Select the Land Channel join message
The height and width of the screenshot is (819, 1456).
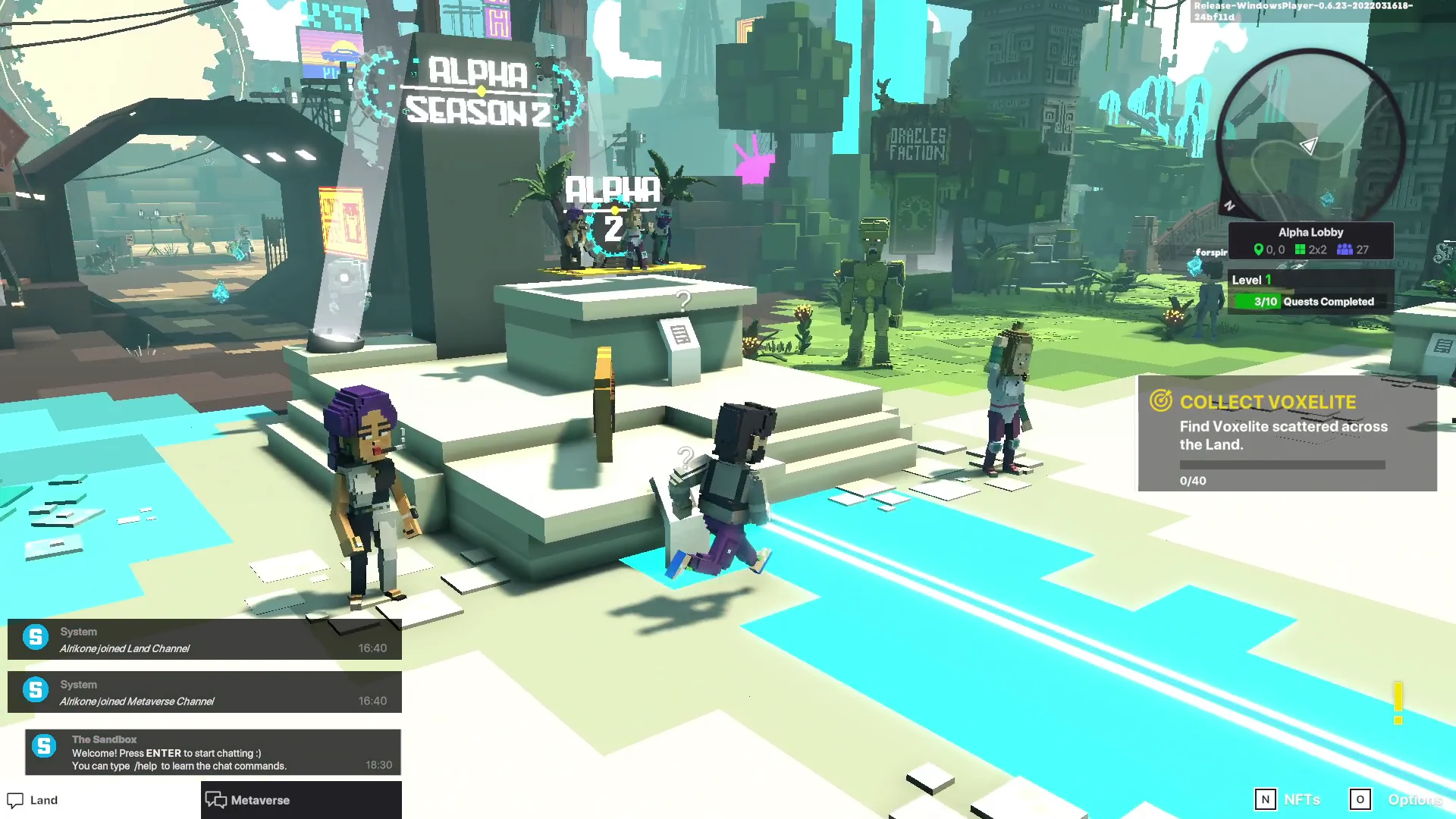pos(205,639)
